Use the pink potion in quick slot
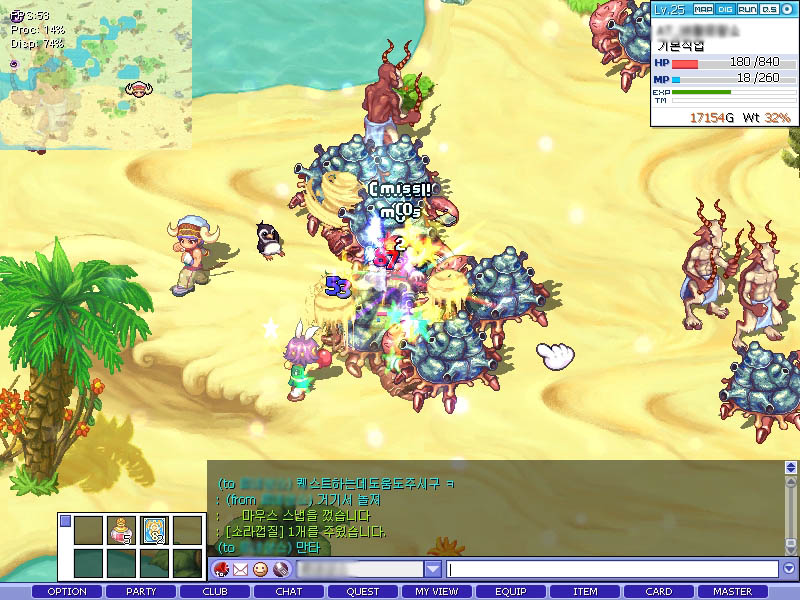Viewport: 800px width, 600px height. pos(122,530)
